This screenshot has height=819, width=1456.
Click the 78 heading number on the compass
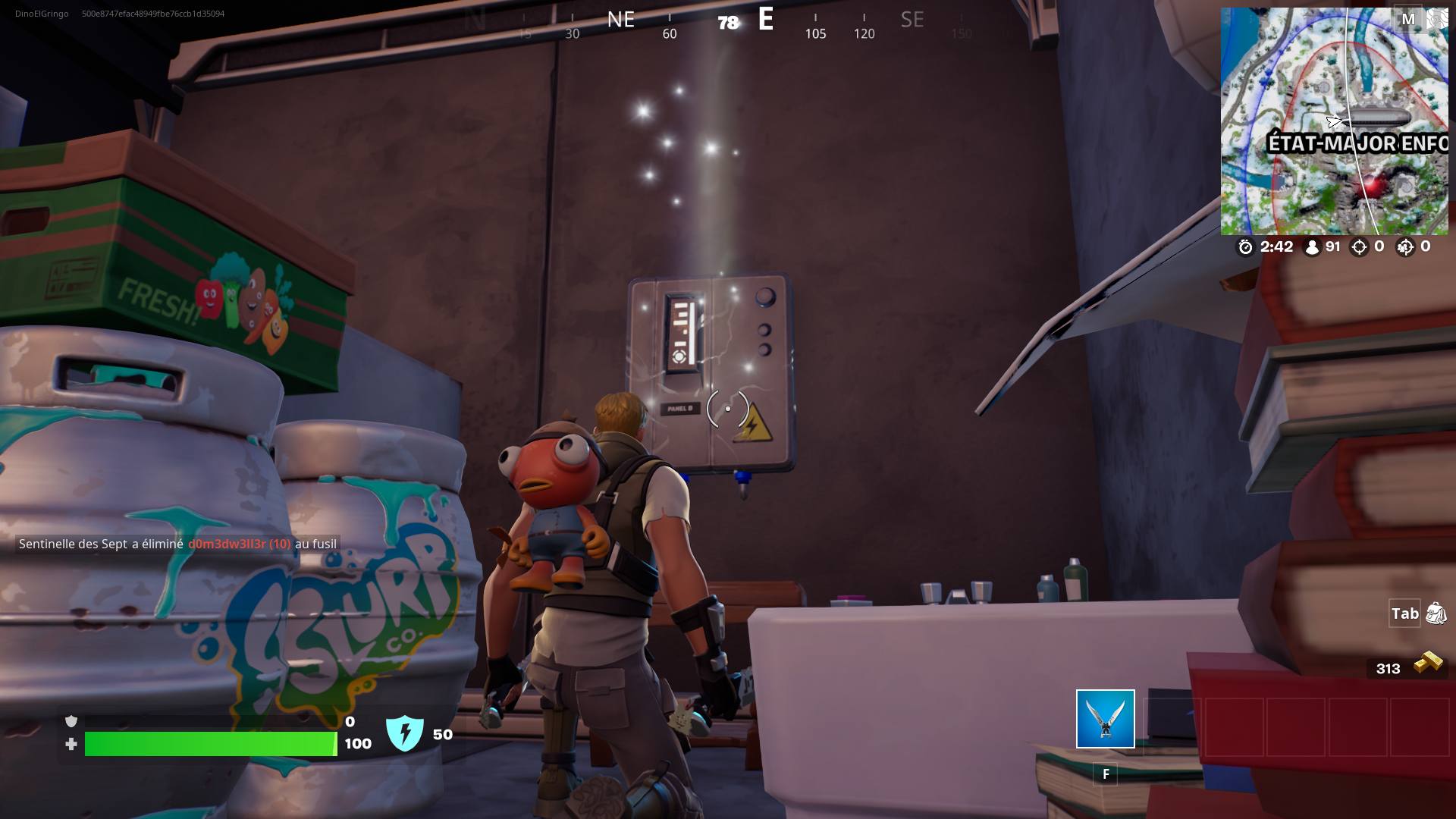click(726, 23)
